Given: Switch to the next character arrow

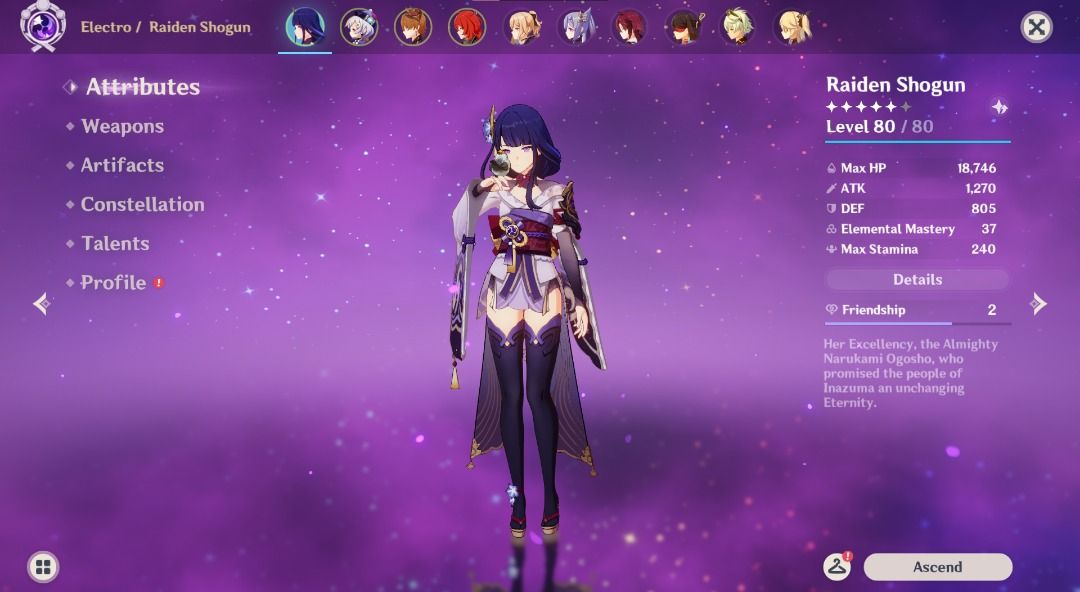Looking at the screenshot, I should point(1039,304).
